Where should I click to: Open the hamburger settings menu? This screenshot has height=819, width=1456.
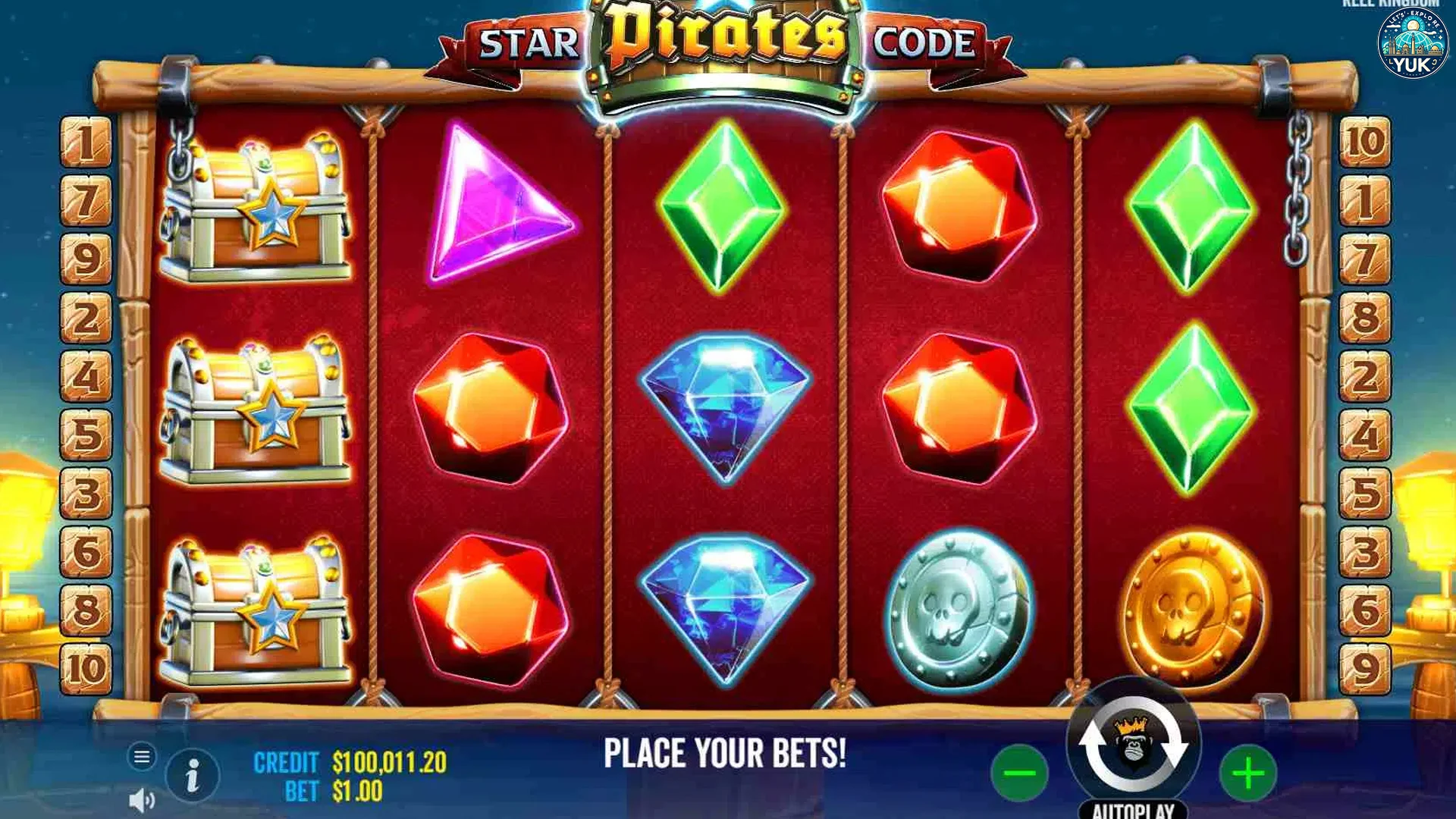tap(141, 755)
